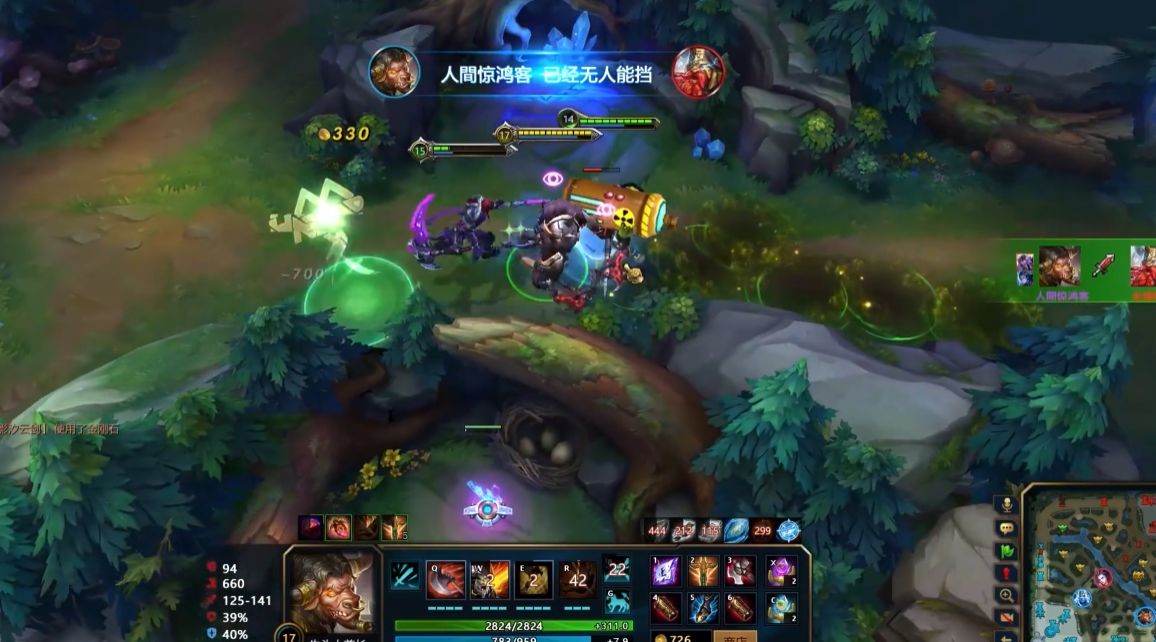Select the passive ability icon
Screen dimensions: 1156x642
point(405,576)
